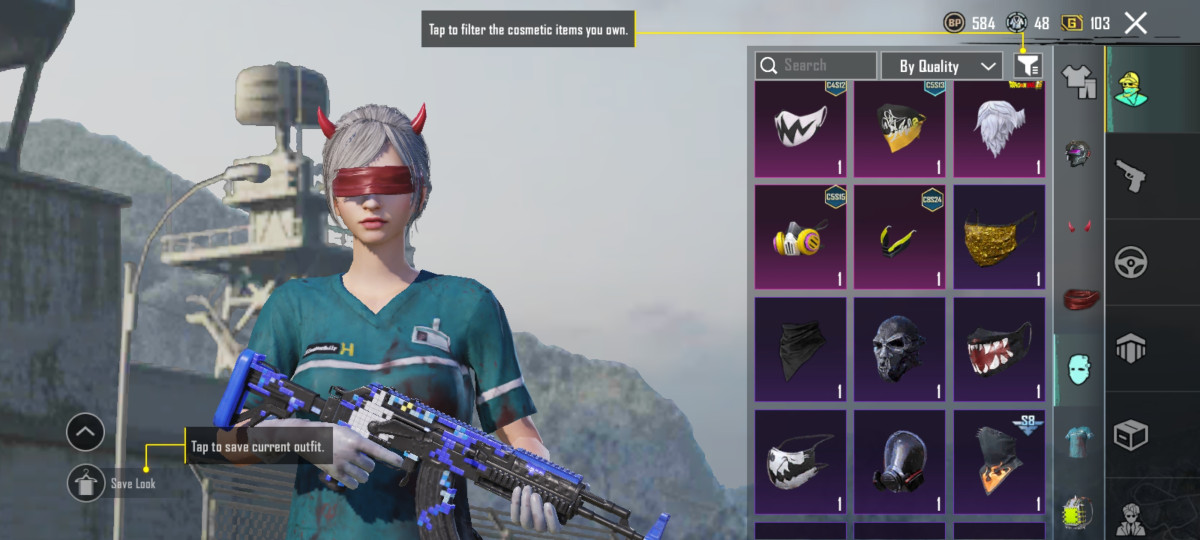This screenshot has width=1200, height=540.
Task: Tap the Save Look hanger button
Action: click(86, 483)
